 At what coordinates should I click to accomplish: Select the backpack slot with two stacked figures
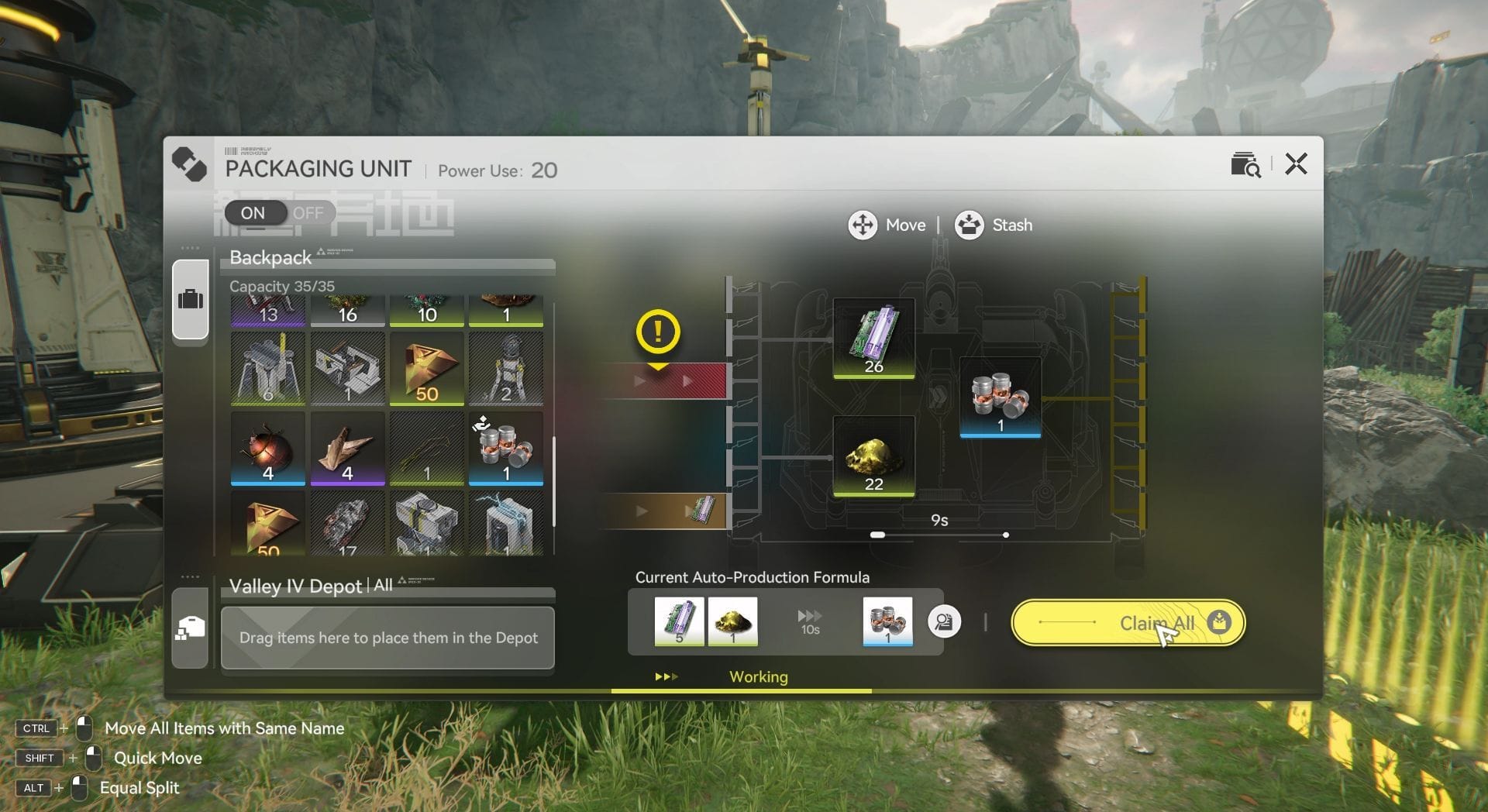tap(505, 369)
